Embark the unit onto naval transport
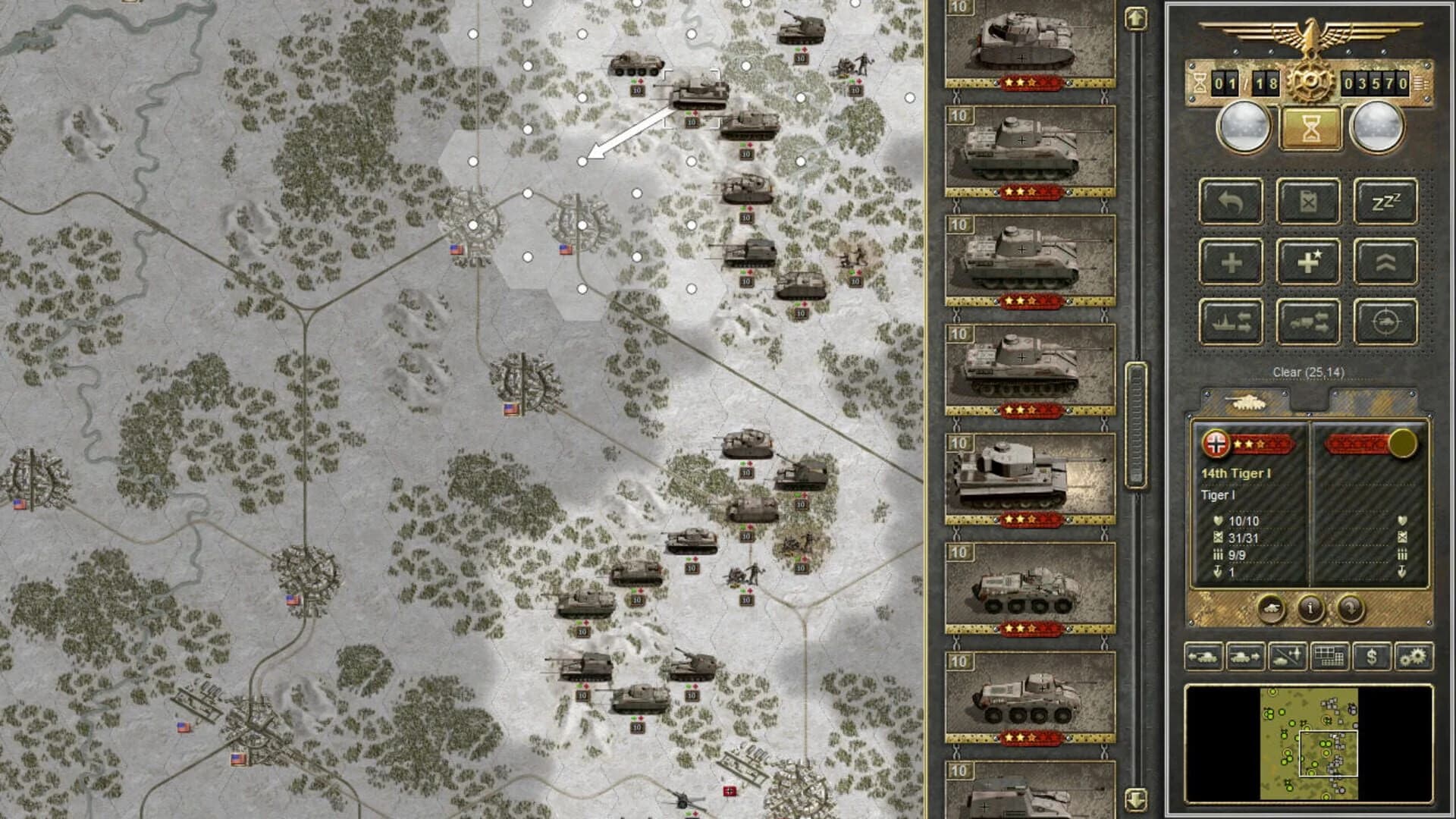Viewport: 1456px width, 819px height. click(1230, 321)
